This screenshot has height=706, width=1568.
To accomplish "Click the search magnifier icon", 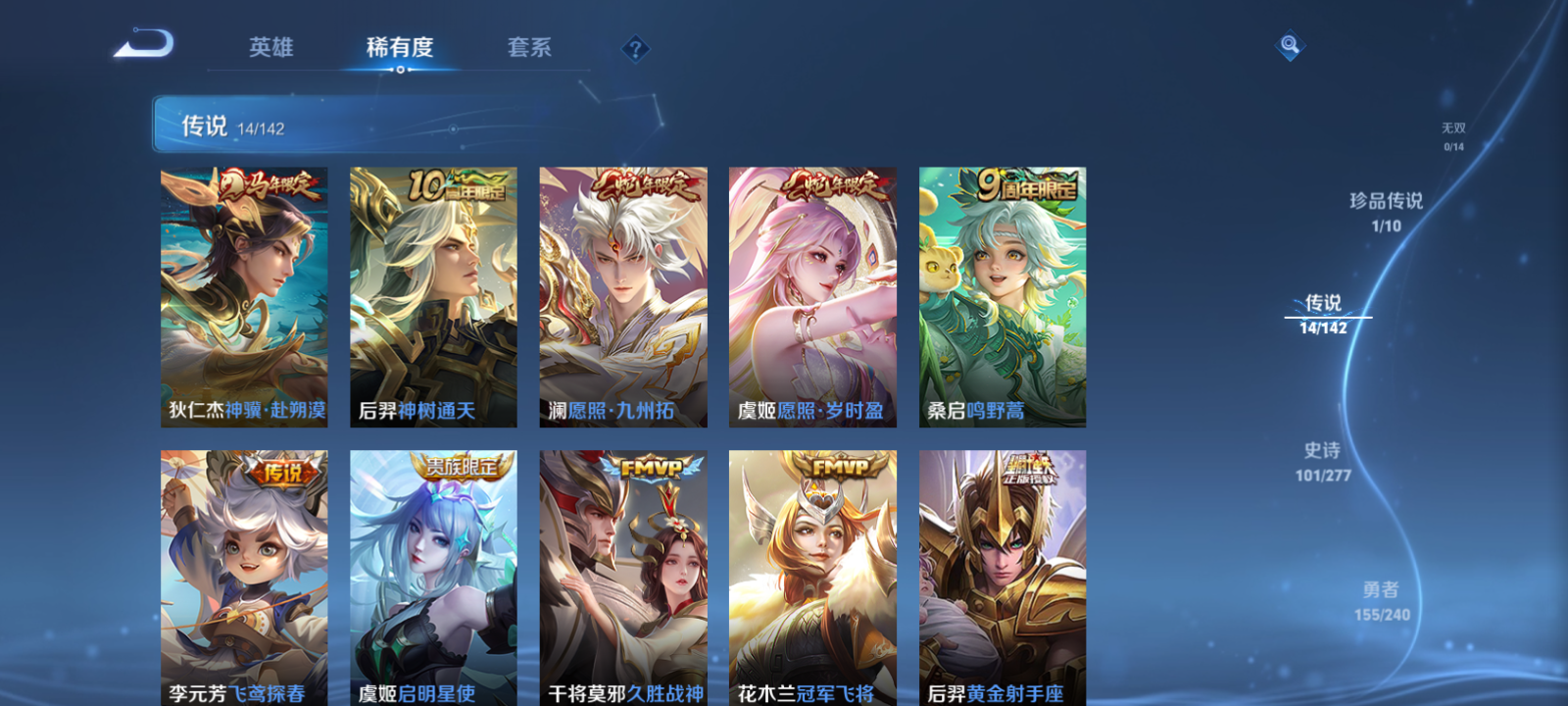I will click(x=1288, y=43).
